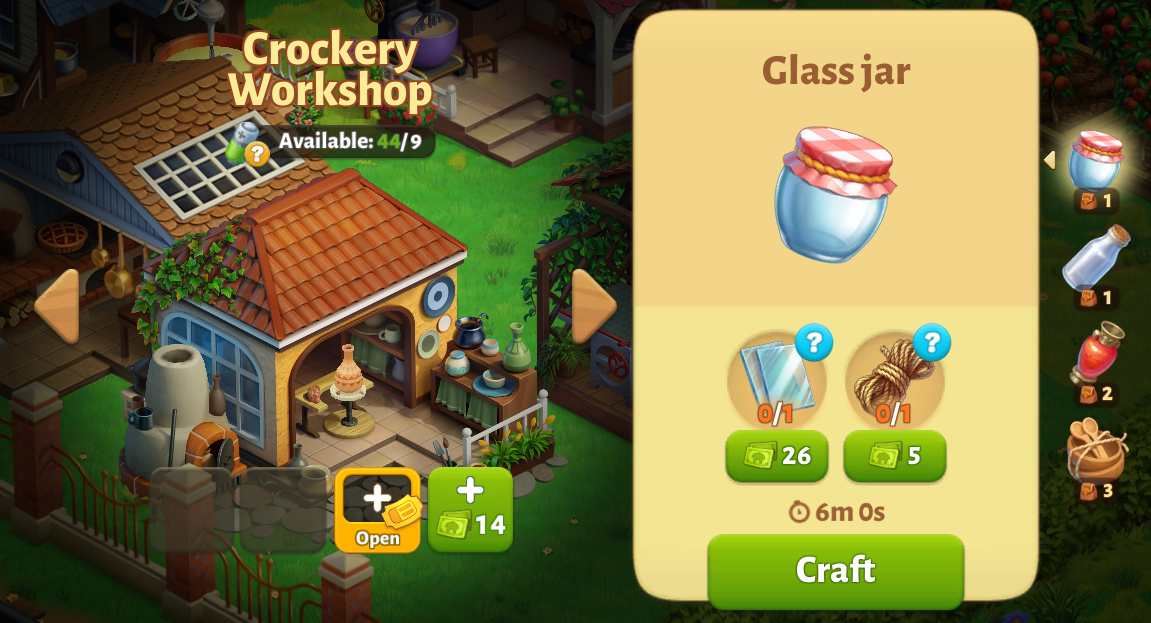Go to the next building

pos(593,306)
